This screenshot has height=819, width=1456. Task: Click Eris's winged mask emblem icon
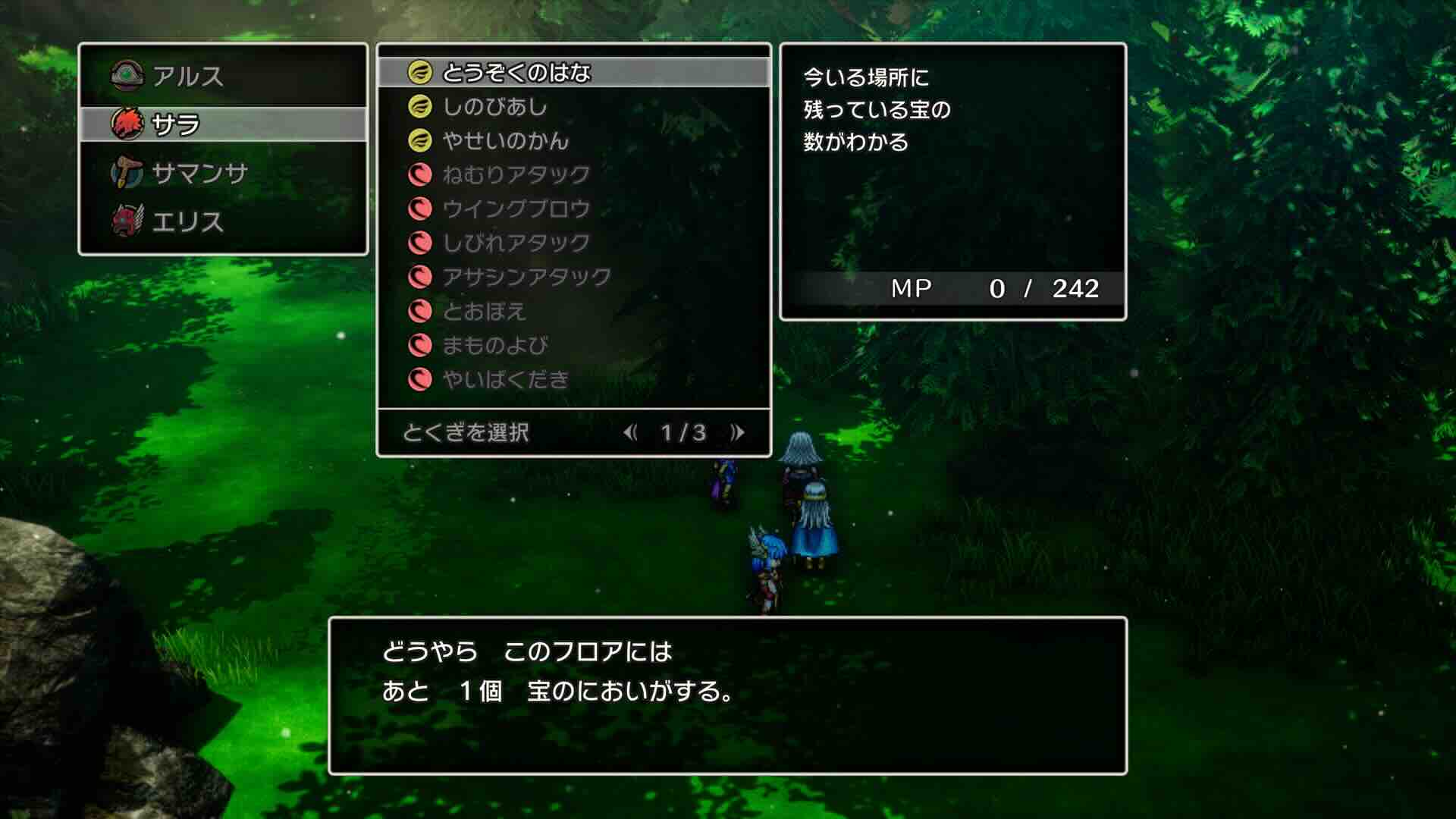127,221
